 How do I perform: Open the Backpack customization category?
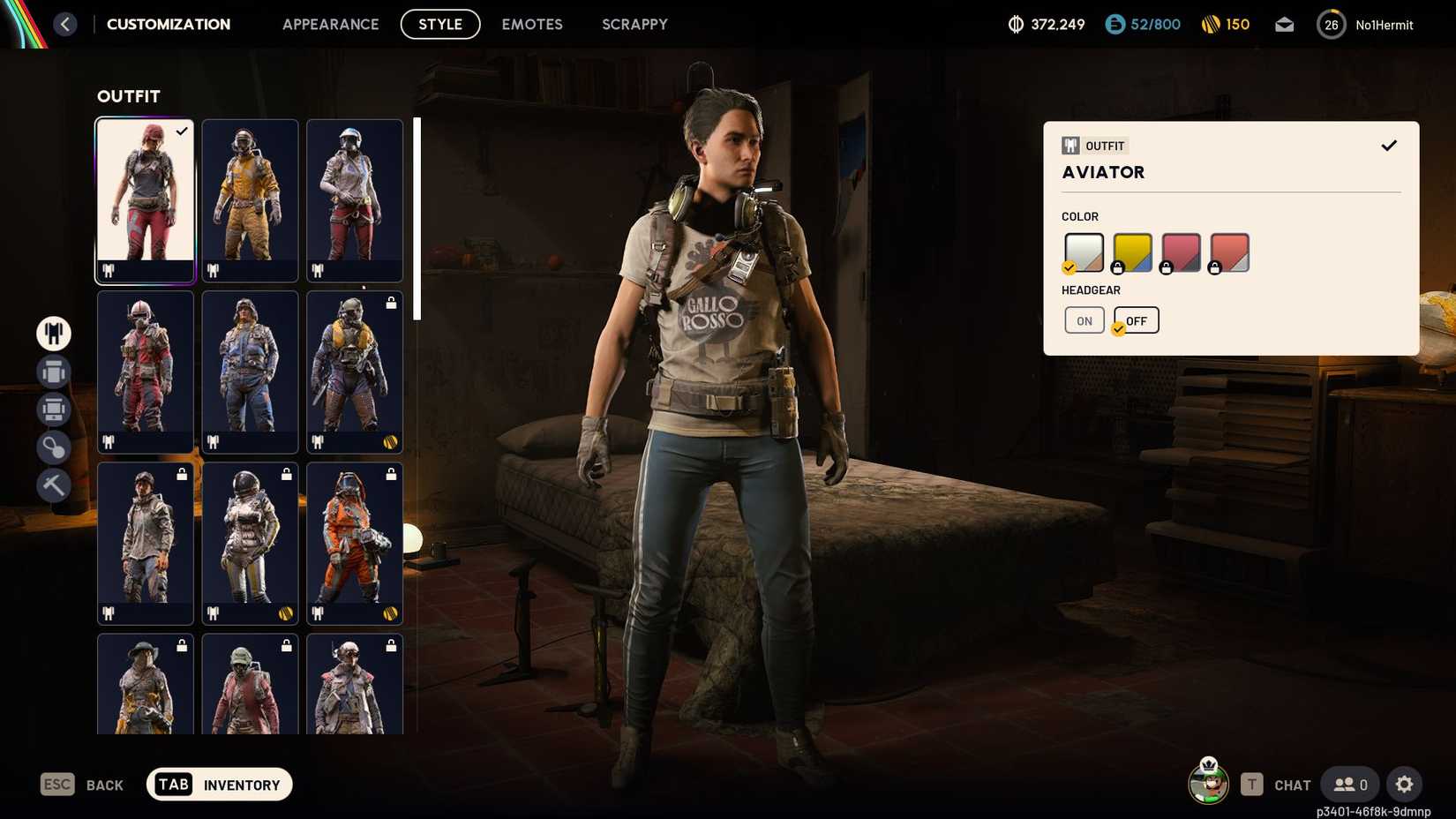coord(53,372)
